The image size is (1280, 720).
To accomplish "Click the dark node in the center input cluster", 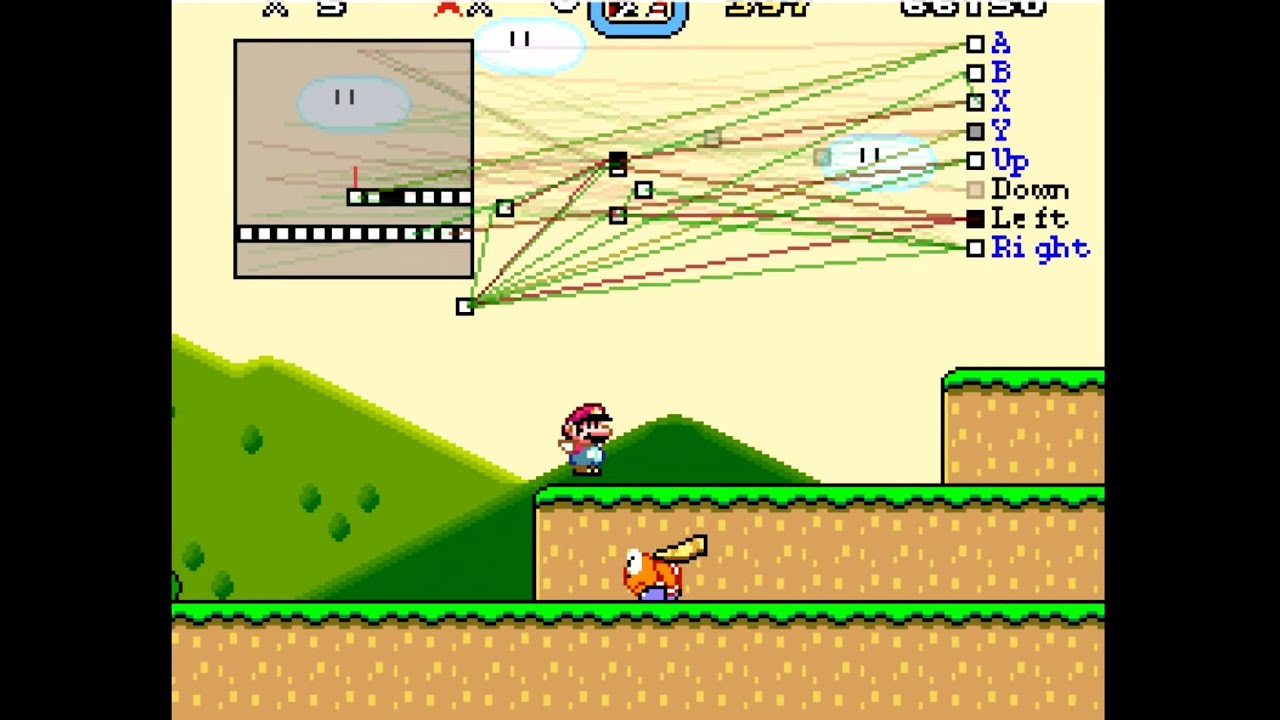I will 618,165.
